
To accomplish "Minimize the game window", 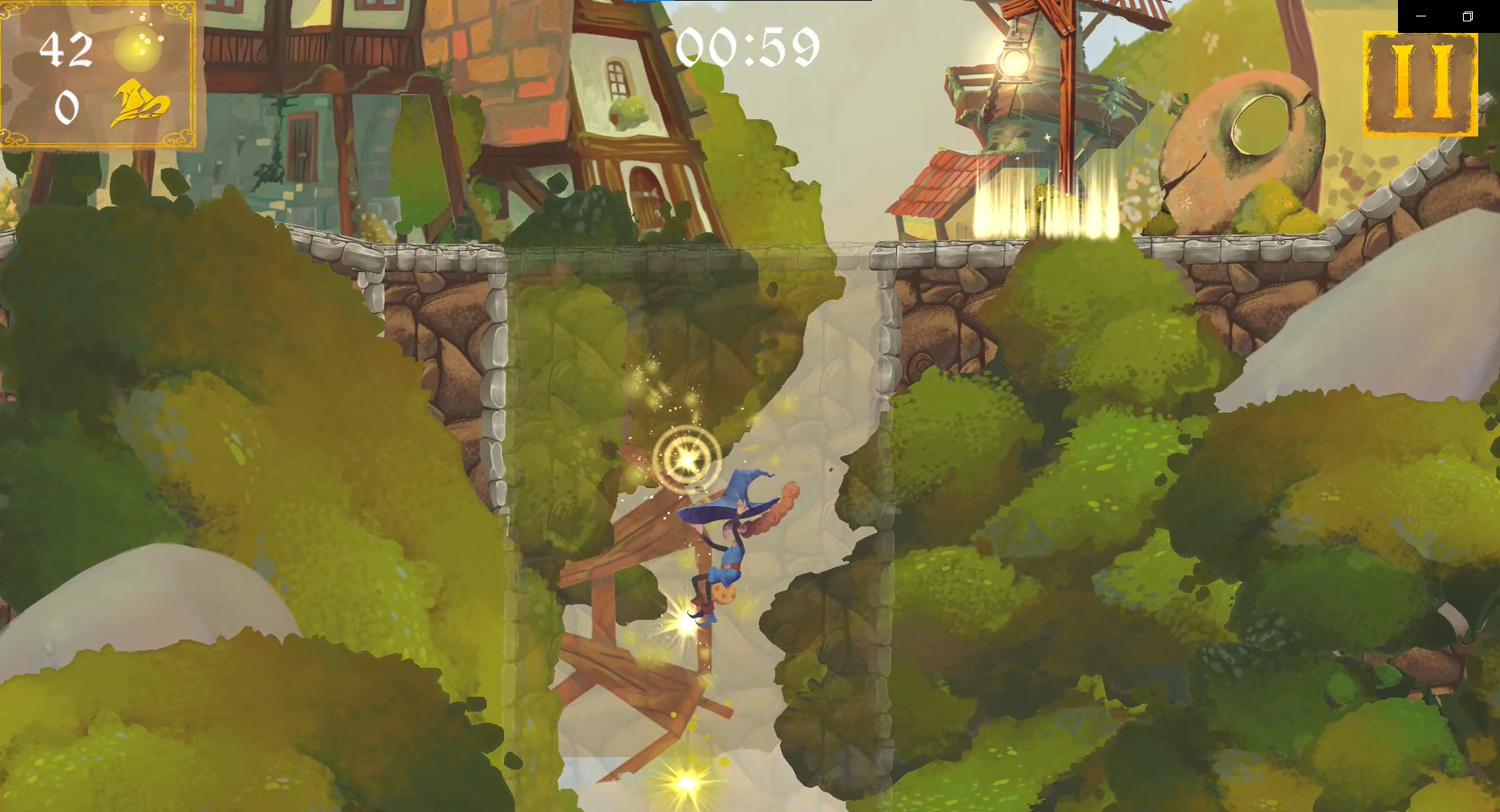I will pyautogui.click(x=1421, y=16).
